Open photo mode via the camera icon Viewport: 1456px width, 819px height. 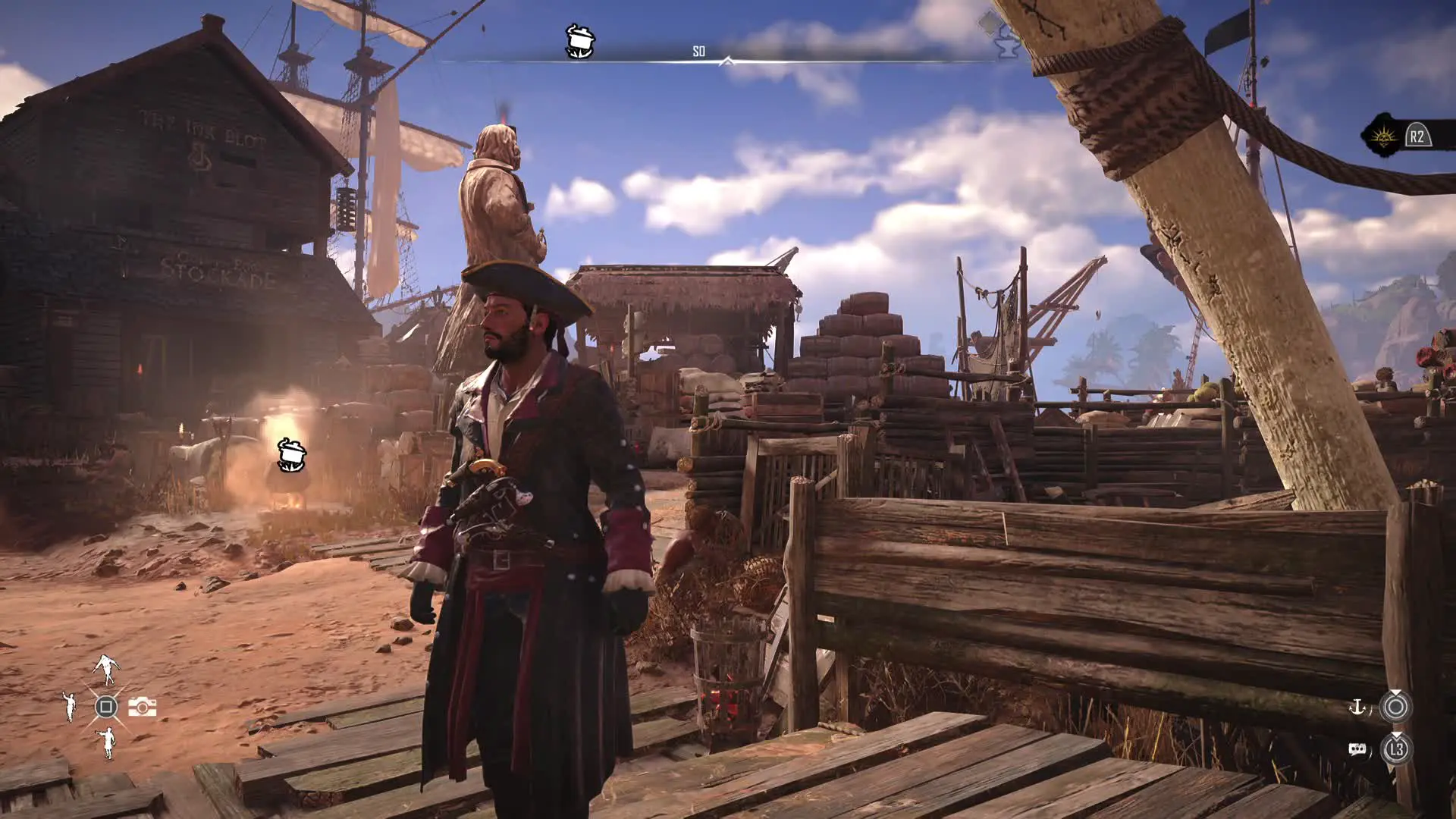click(x=142, y=707)
